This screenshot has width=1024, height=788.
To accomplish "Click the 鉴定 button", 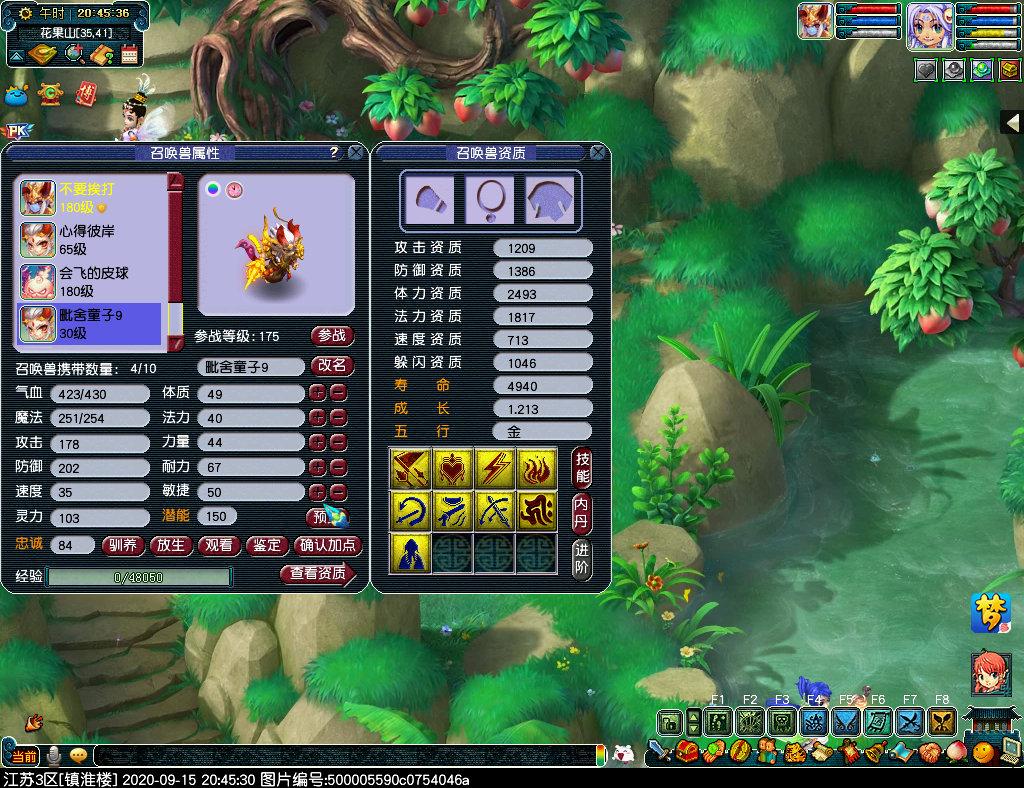I will [x=267, y=545].
